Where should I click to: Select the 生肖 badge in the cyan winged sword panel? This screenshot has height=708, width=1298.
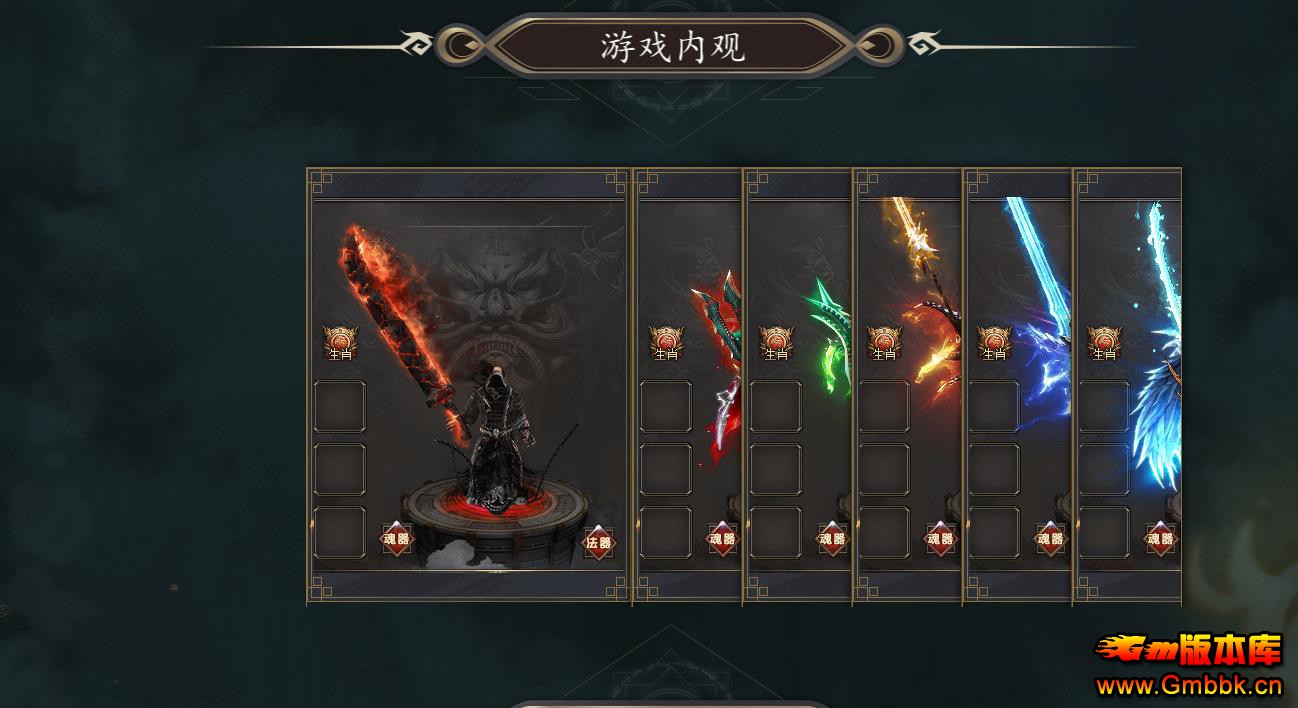click(1104, 342)
